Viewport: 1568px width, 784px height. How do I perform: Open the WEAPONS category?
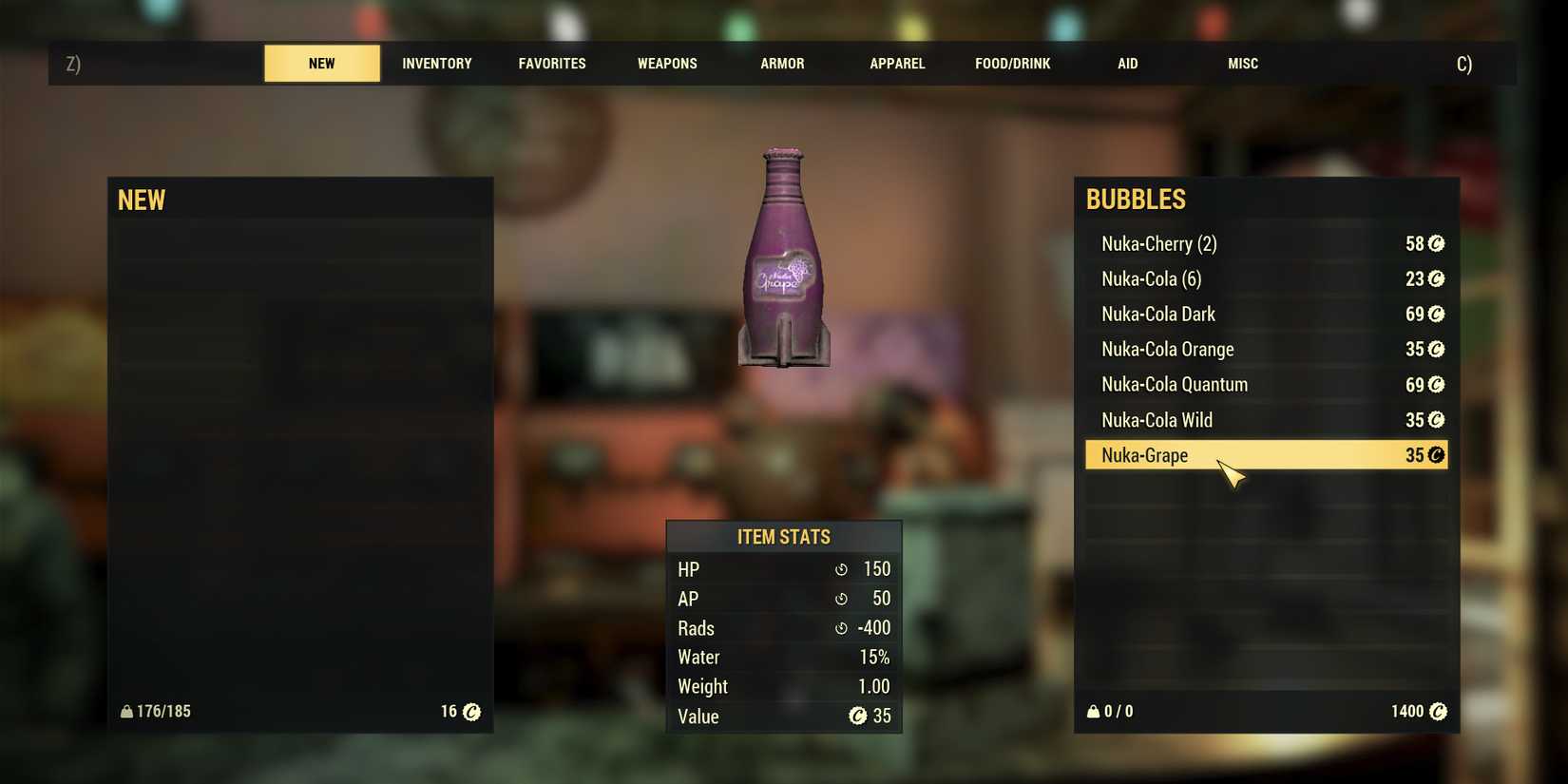click(x=667, y=63)
